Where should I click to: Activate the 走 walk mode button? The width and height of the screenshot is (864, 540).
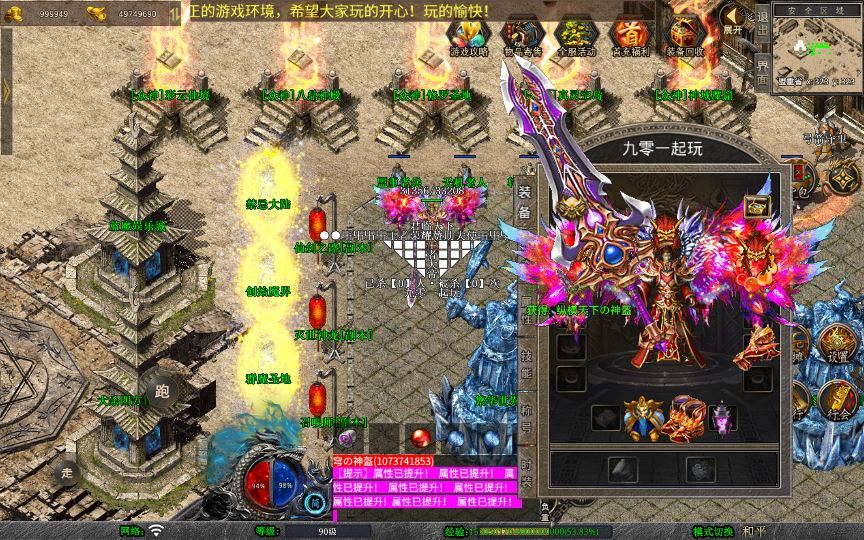(x=68, y=472)
